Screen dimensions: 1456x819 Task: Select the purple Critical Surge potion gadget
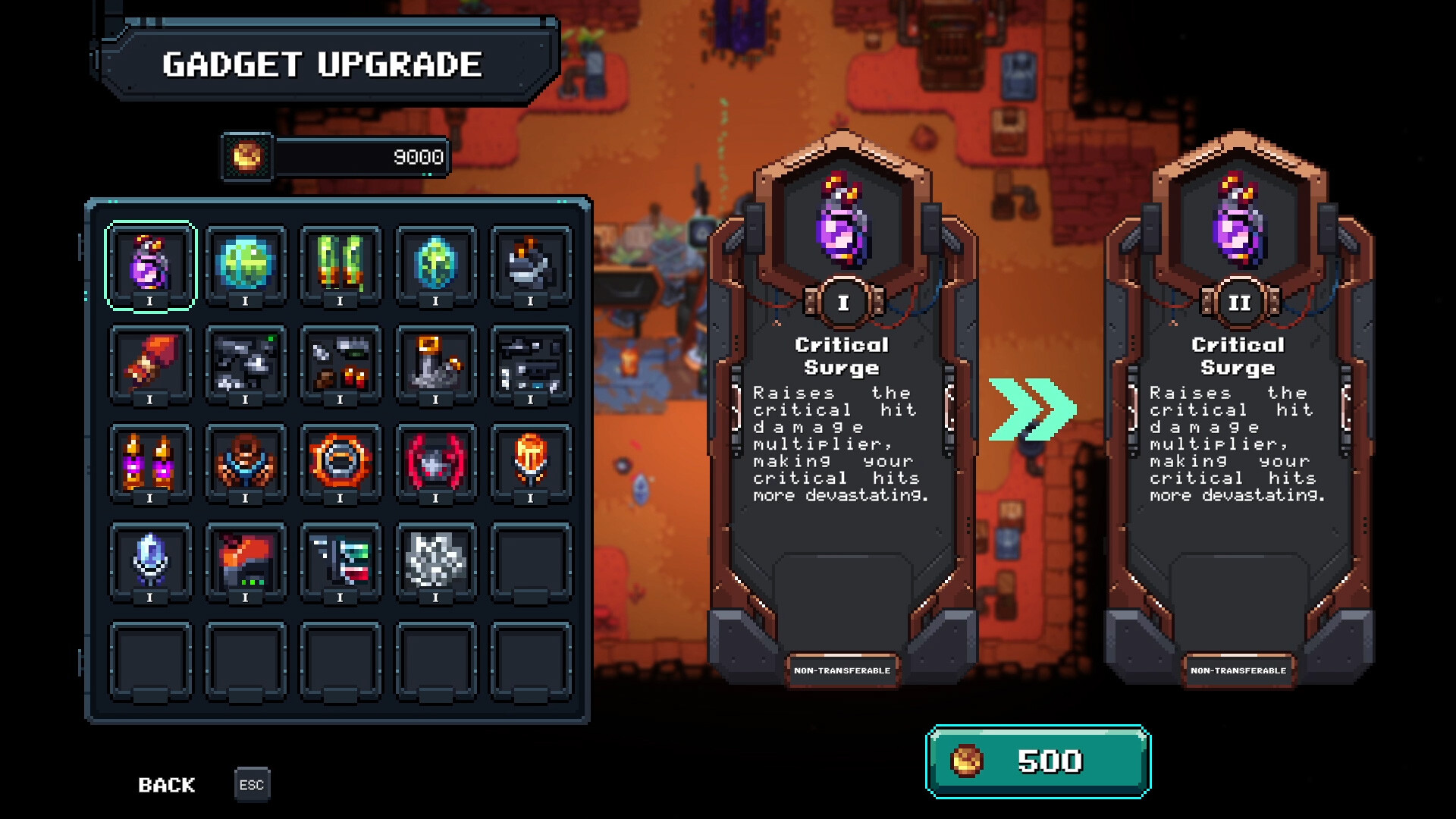[150, 265]
